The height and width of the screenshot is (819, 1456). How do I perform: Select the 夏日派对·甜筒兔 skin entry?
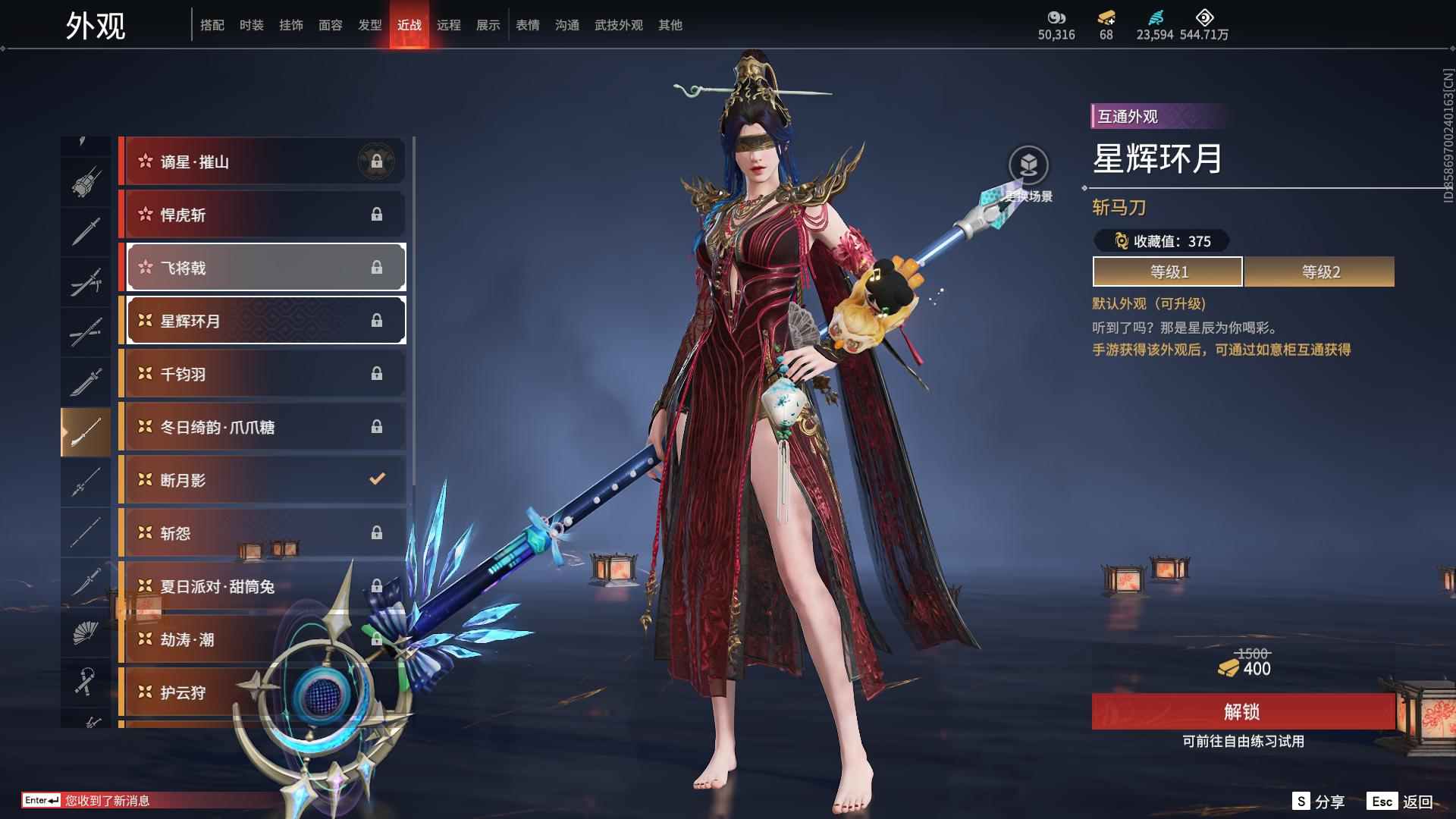point(262,586)
